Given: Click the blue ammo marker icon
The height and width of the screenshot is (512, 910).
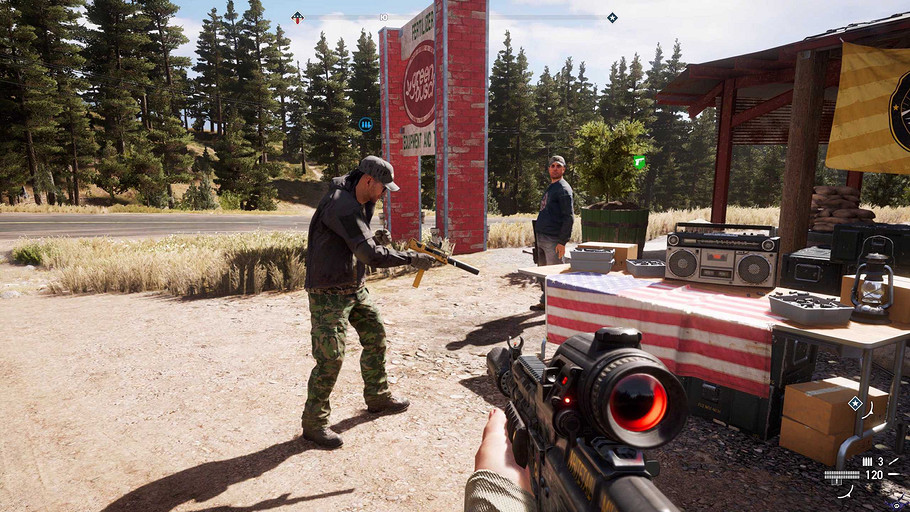Looking at the screenshot, I should (x=366, y=124).
